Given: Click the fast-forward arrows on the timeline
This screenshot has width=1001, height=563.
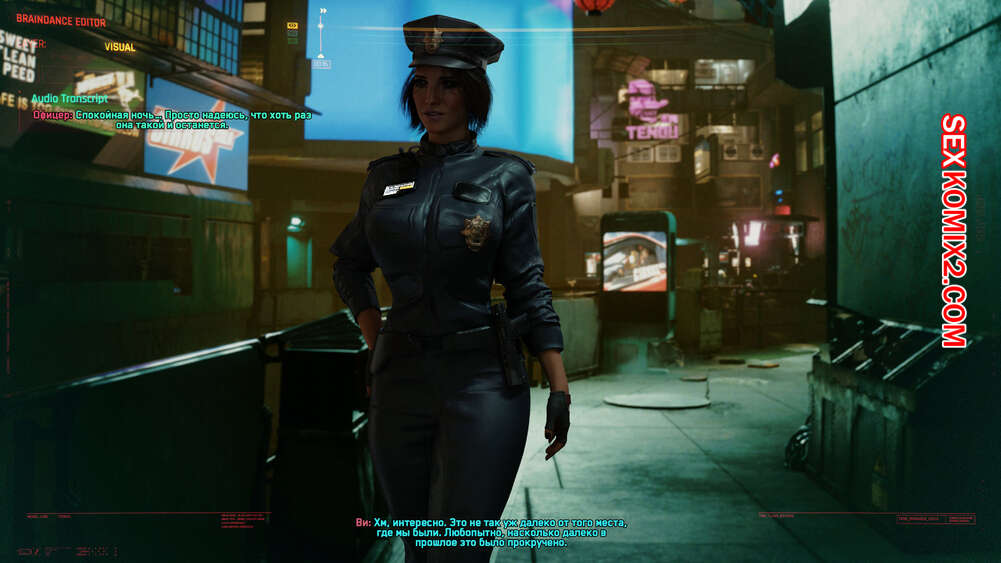Looking at the screenshot, I should [323, 11].
